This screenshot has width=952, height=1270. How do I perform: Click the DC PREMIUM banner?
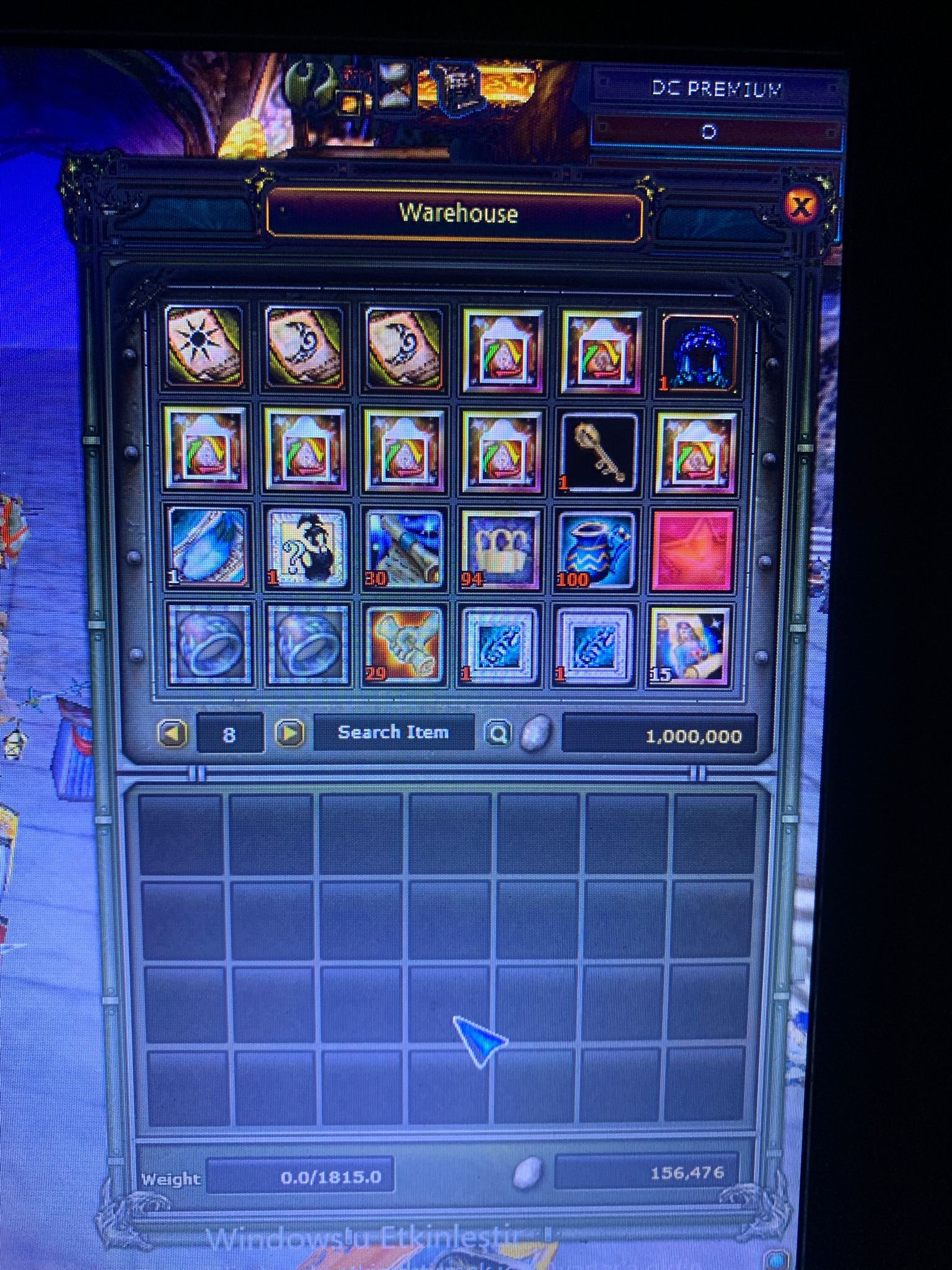pos(717,88)
